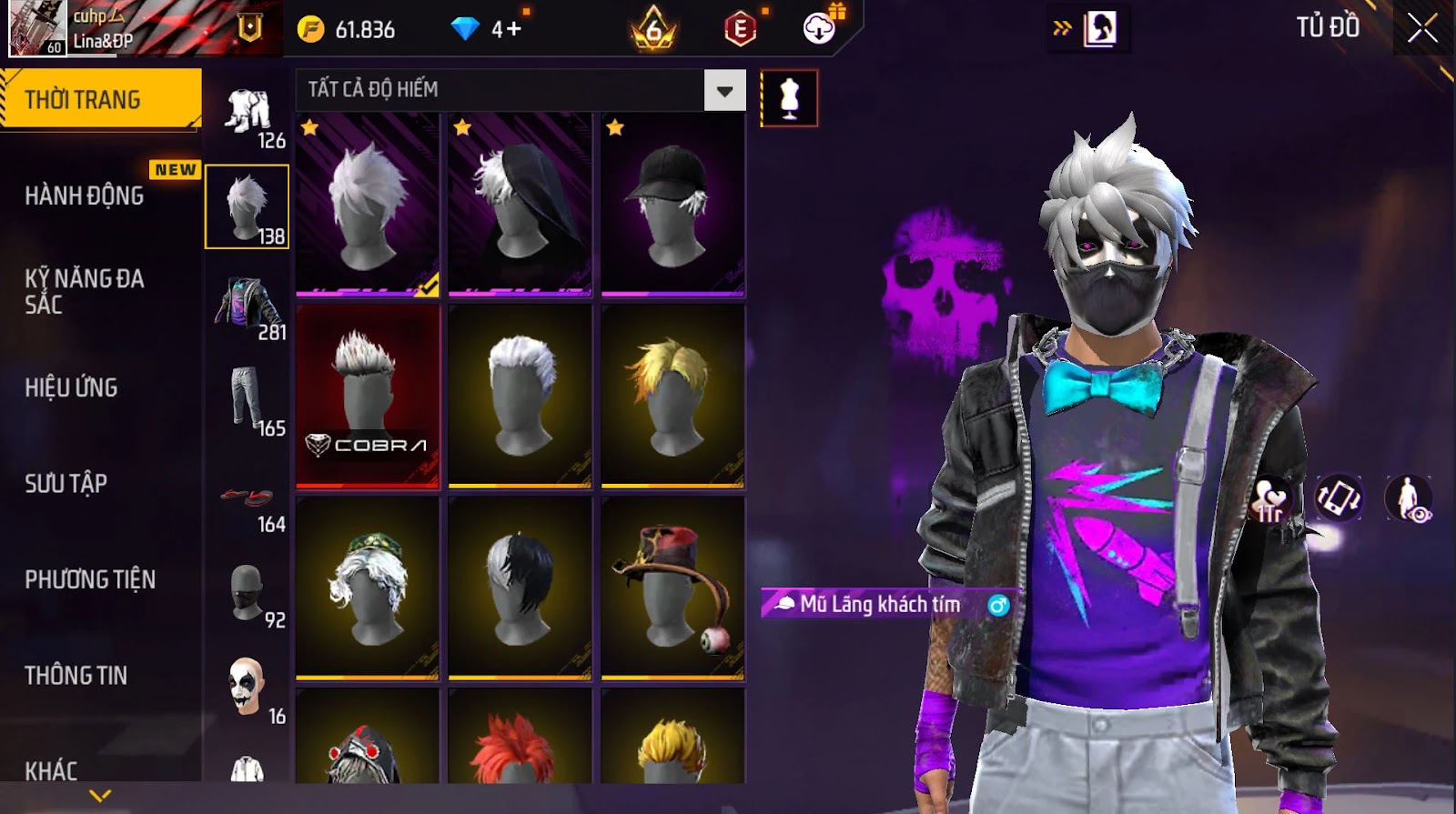Equip the Cobra spiky white hairstyle
The width and height of the screenshot is (1456, 814).
tap(368, 396)
